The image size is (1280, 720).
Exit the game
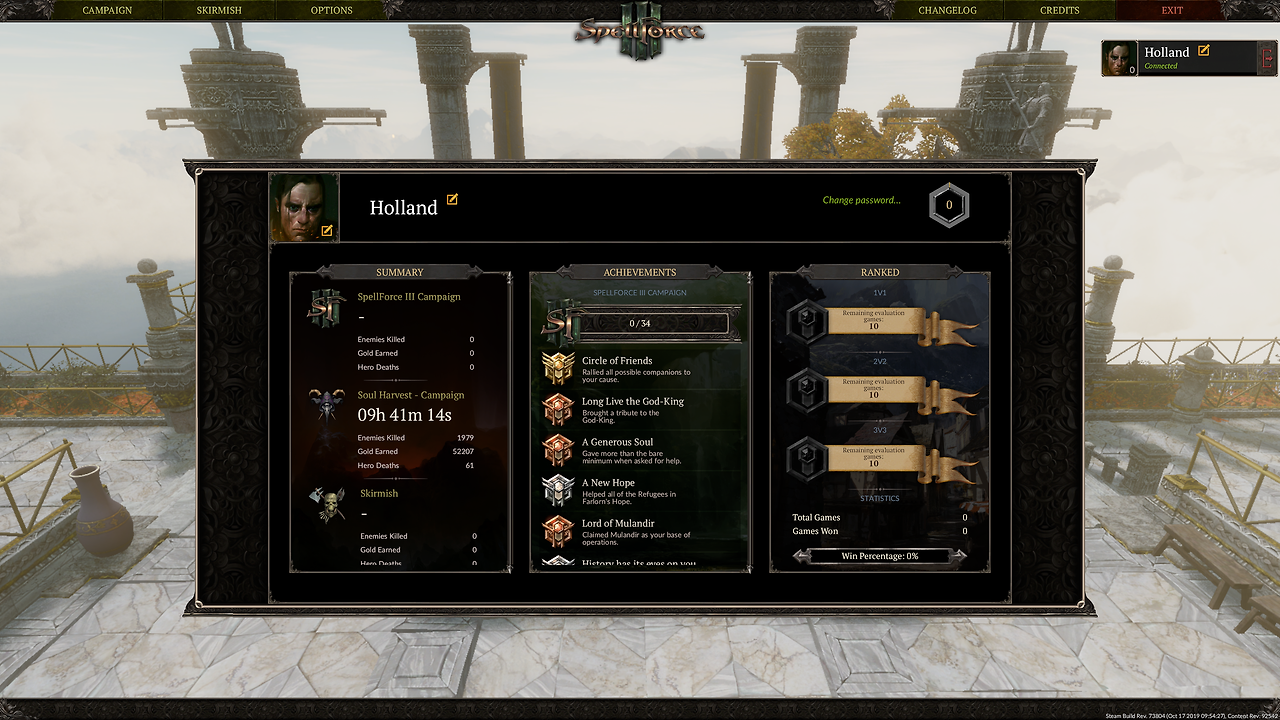coord(1172,10)
